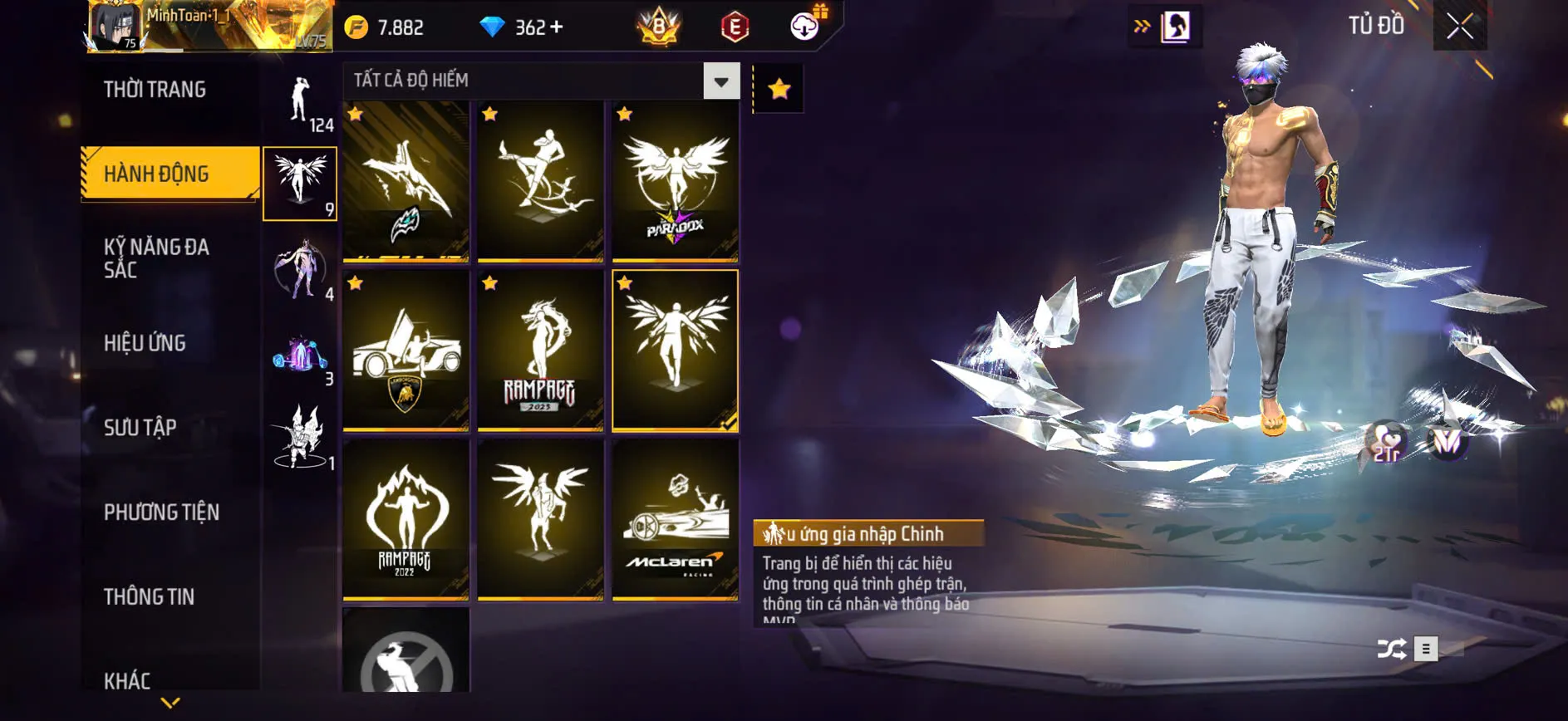
Task: Select the Hiệu Ứng category
Action: [x=145, y=343]
